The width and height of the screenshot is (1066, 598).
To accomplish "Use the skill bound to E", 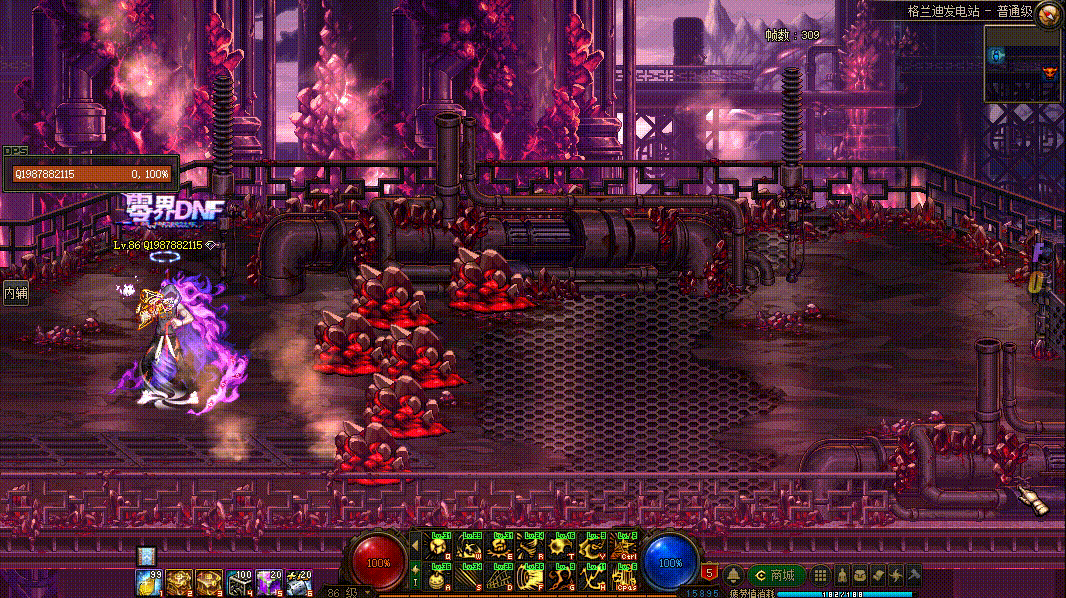I will pos(501,546).
